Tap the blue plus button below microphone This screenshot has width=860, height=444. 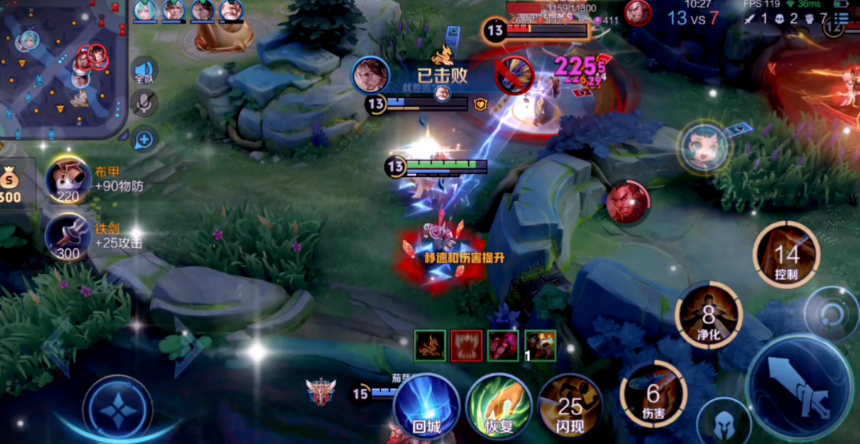coord(144,139)
